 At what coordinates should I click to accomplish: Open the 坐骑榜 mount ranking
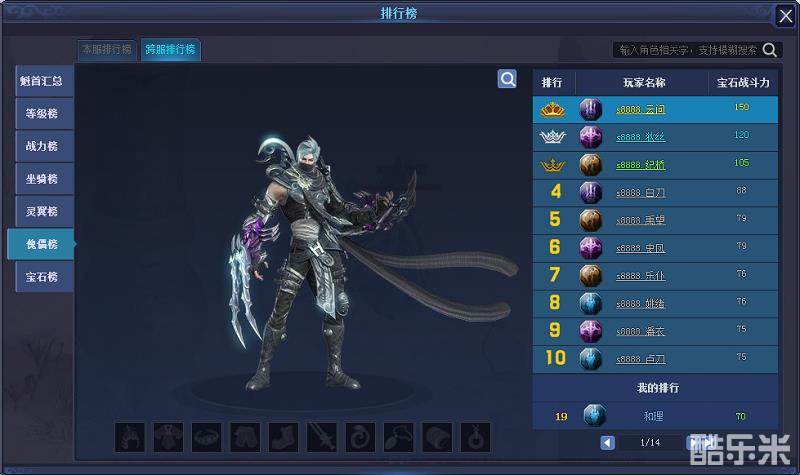point(41,179)
